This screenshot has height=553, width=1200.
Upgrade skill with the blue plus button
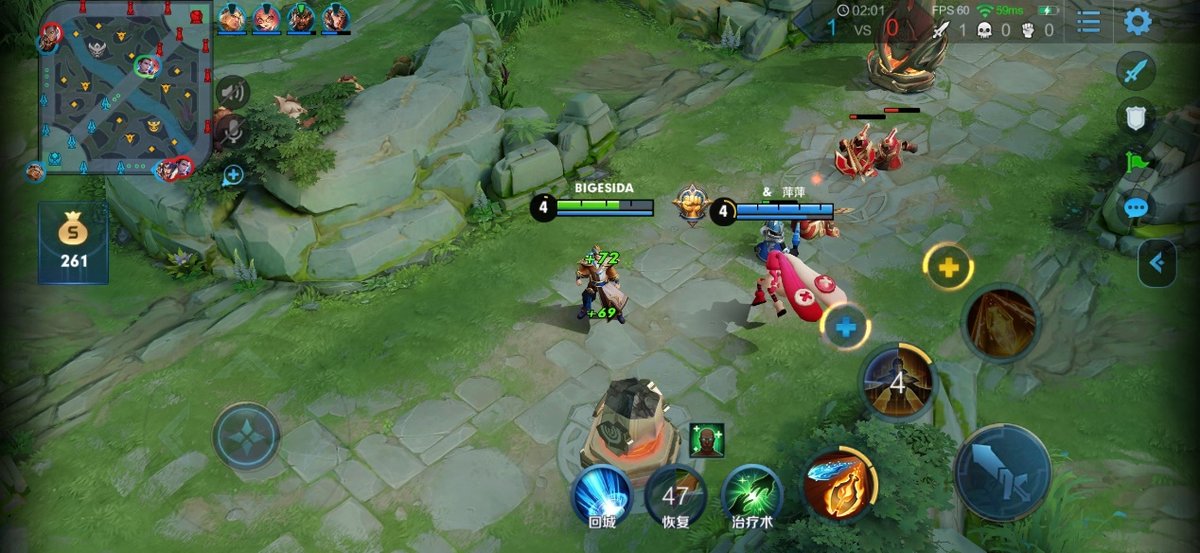pyautogui.click(x=846, y=326)
